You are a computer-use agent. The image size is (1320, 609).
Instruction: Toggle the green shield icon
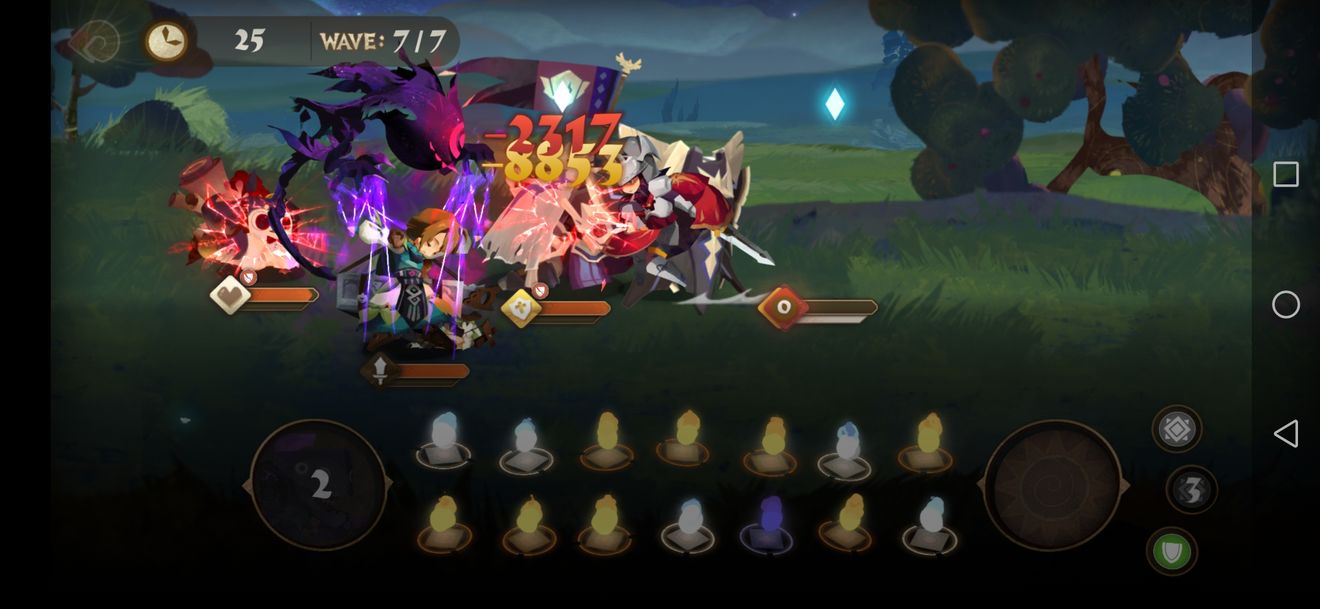pos(1172,551)
